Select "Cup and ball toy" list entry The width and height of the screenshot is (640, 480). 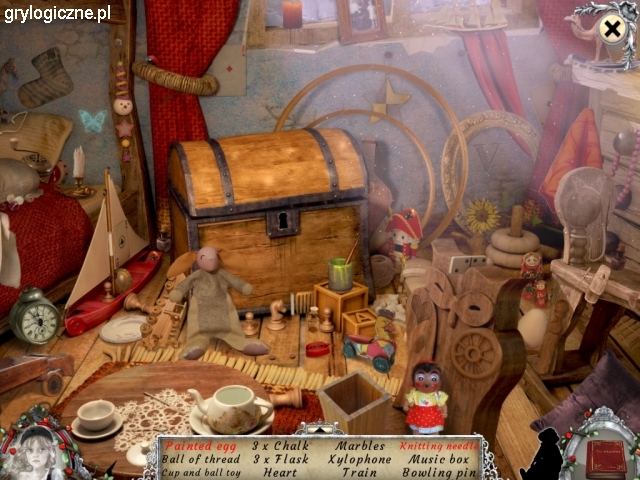pos(200,472)
